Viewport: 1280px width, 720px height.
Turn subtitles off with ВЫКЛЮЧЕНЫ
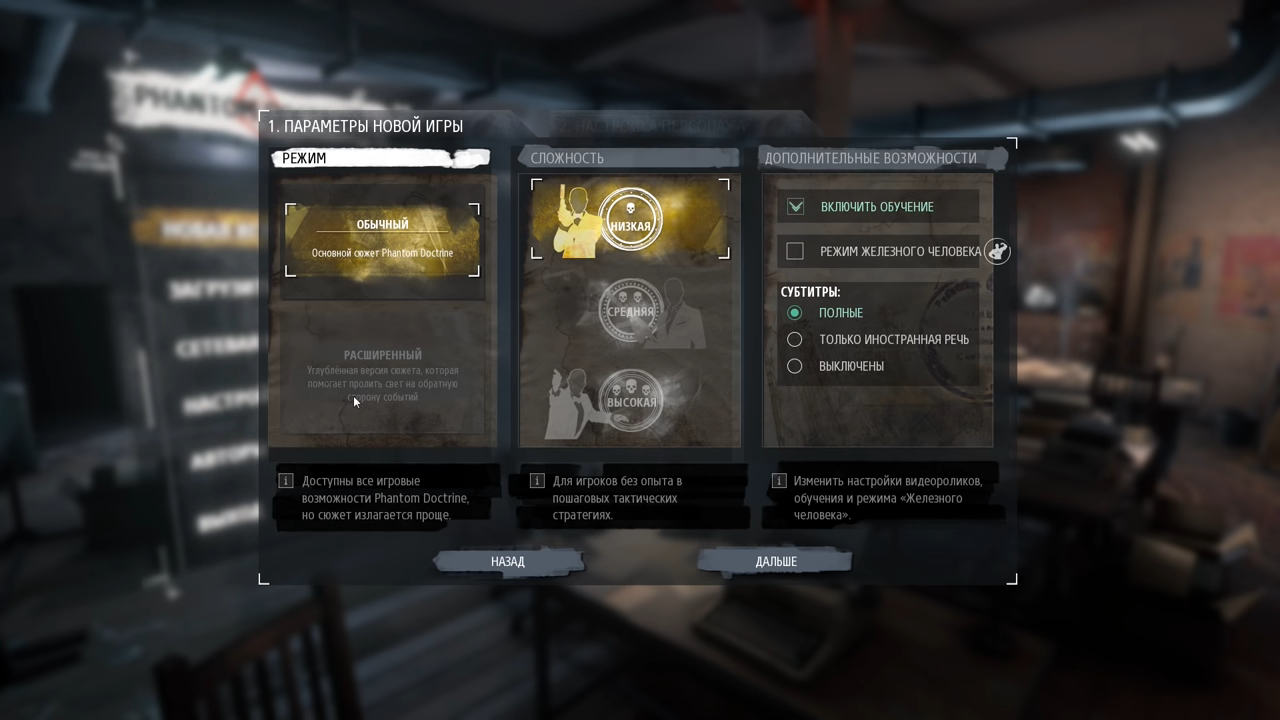(795, 366)
